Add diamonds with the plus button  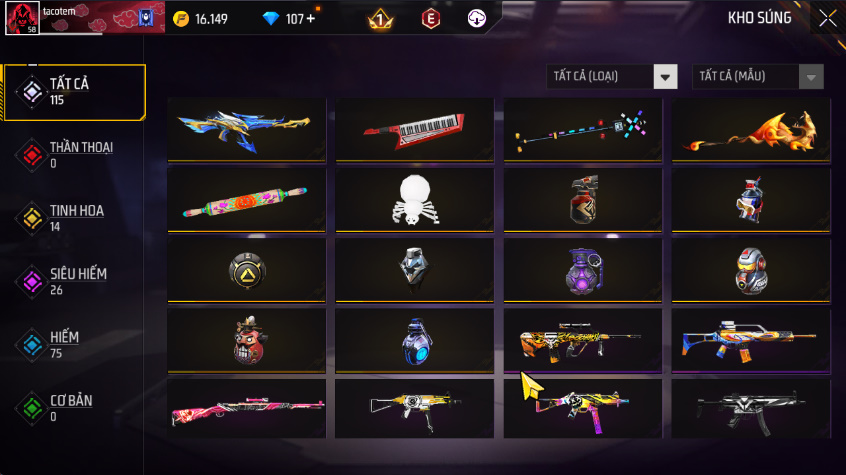coord(310,19)
